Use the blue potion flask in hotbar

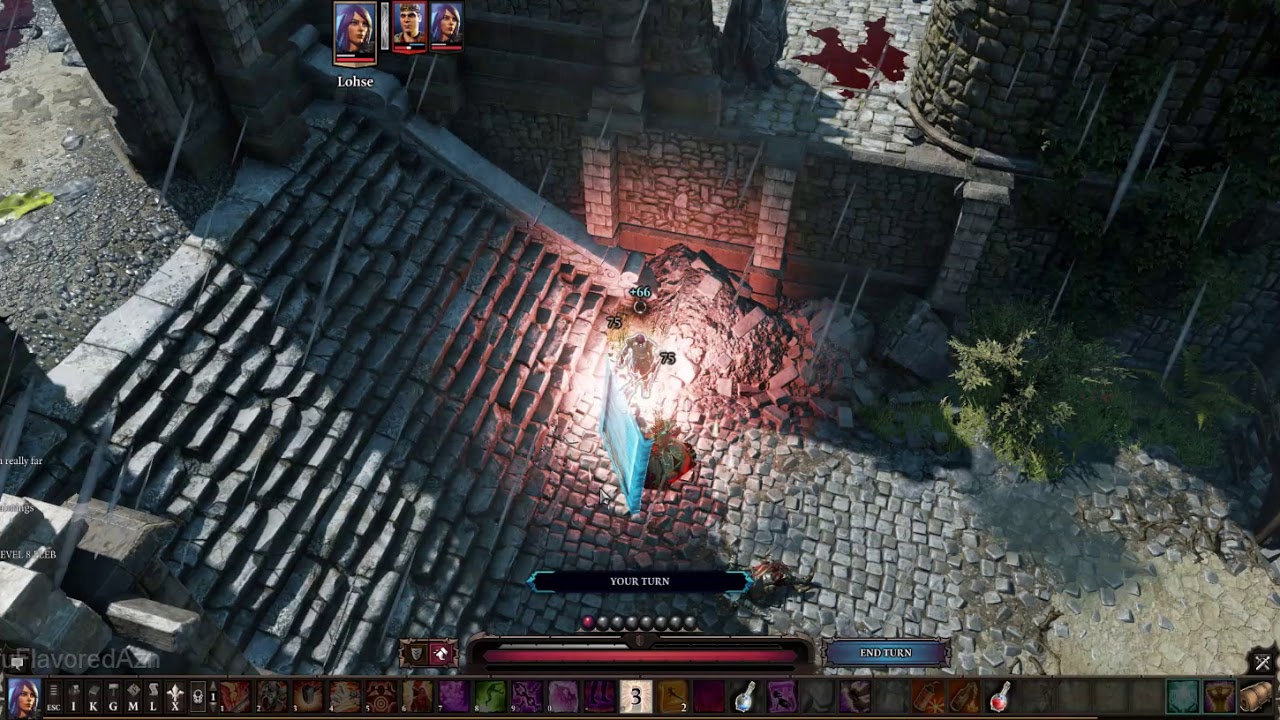tap(745, 696)
